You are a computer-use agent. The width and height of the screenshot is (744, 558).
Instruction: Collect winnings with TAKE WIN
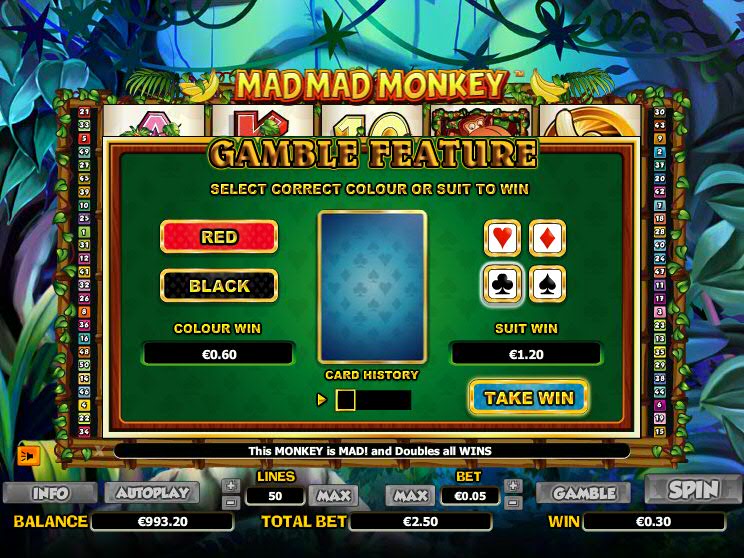click(528, 397)
